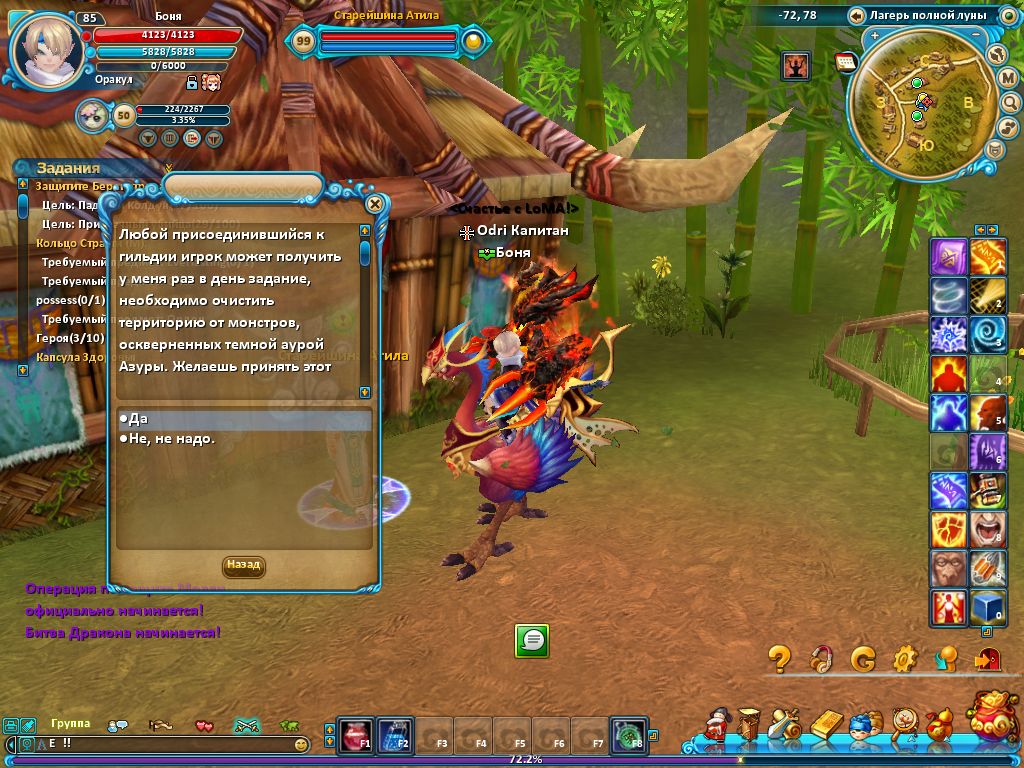
Task: Open settings via the golden gear icon
Action: pos(905,658)
